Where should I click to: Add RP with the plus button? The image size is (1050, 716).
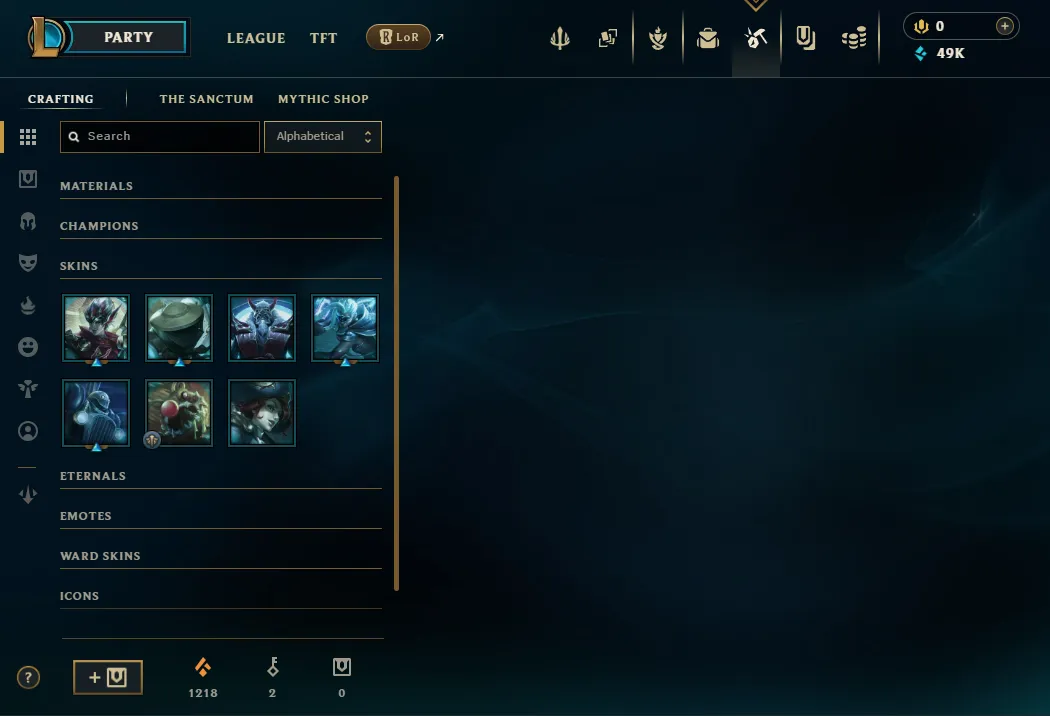coord(1005,27)
